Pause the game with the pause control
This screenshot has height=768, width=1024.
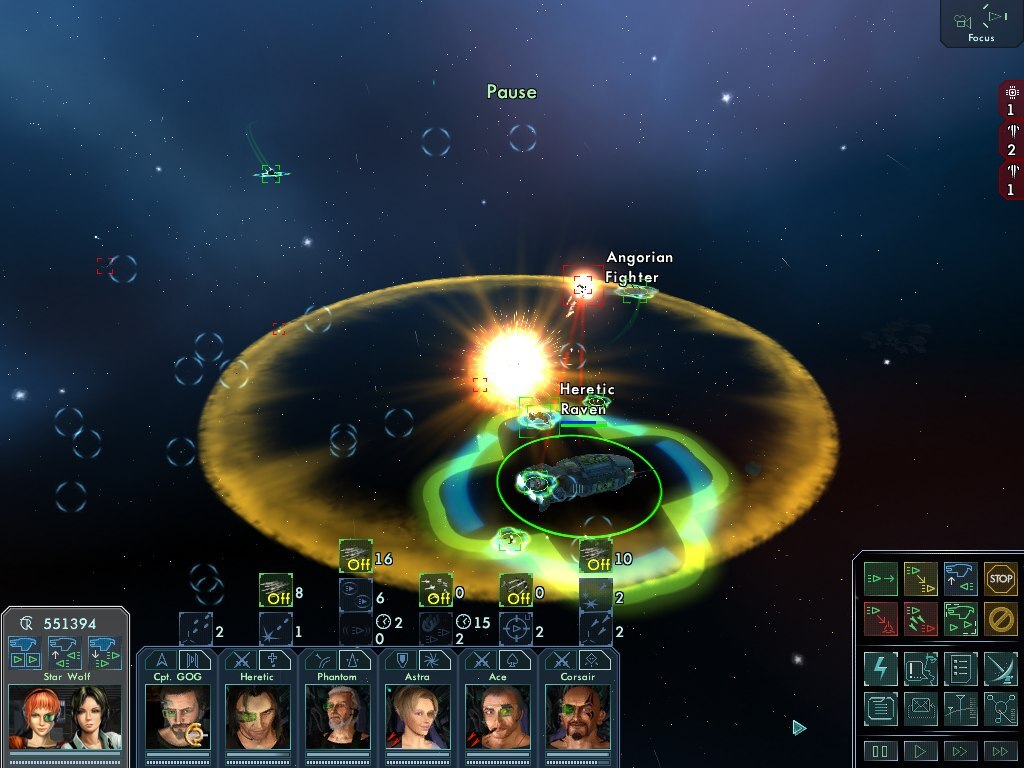point(880,751)
